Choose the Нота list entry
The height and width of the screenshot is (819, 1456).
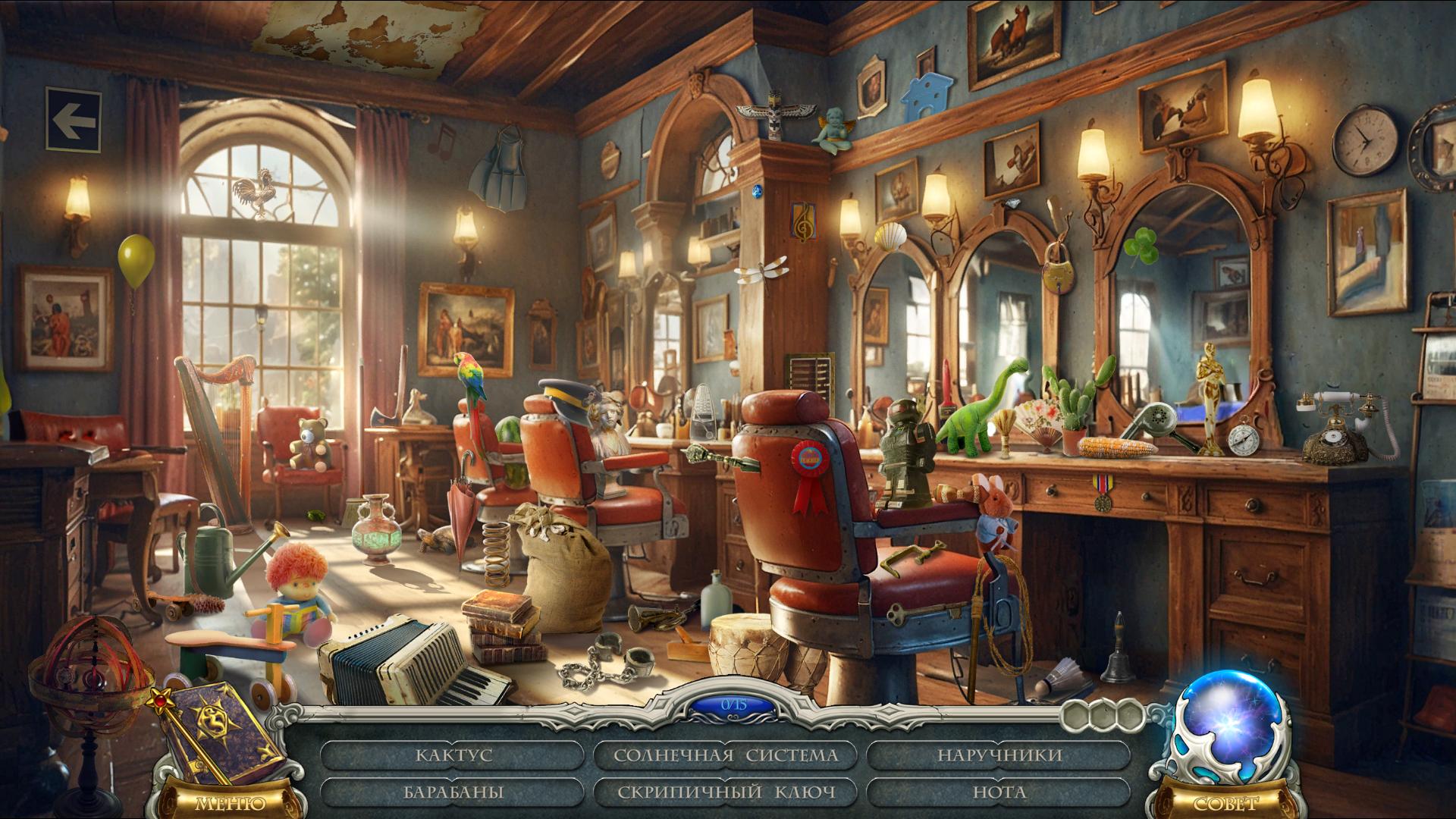(999, 792)
